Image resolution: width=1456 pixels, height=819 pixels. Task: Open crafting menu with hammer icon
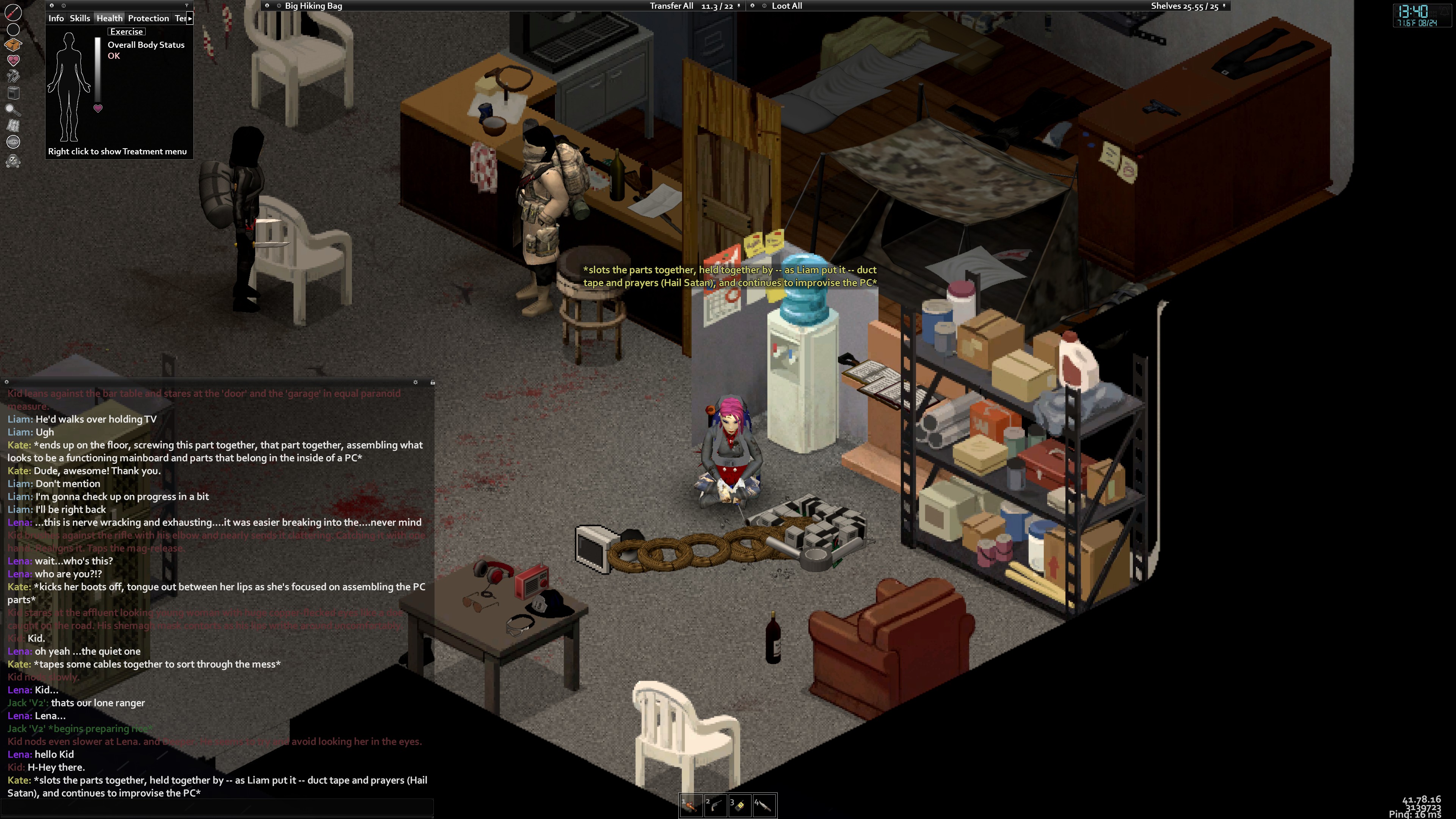click(13, 76)
